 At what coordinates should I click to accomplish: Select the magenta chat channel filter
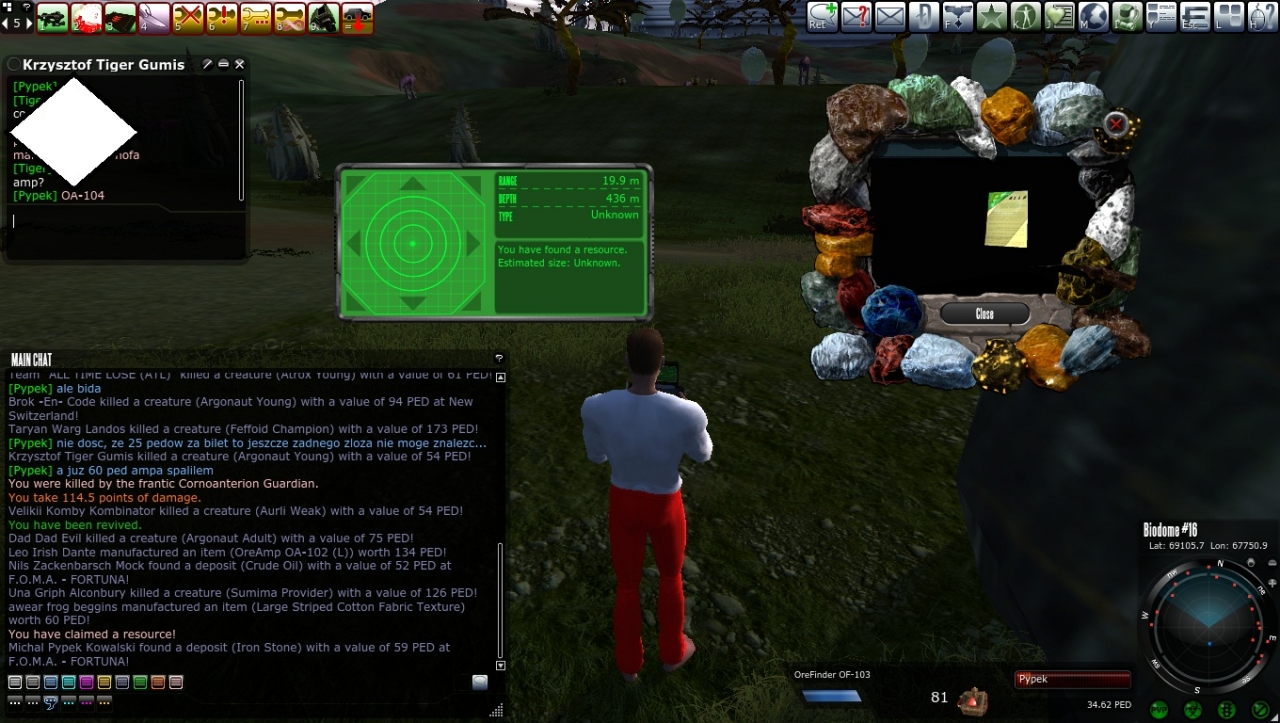pyautogui.click(x=86, y=682)
